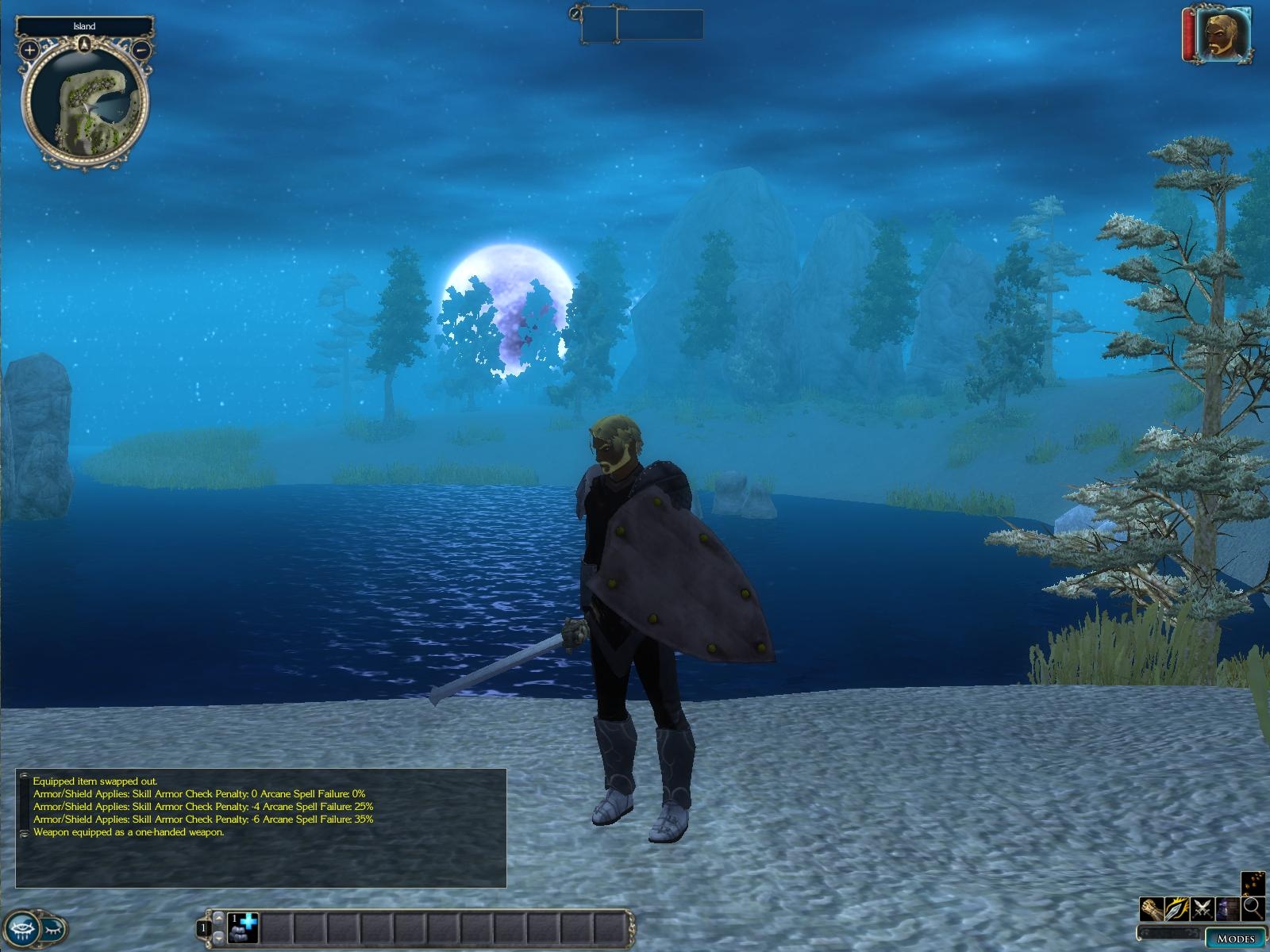Click the golden paw tracks icon
Screen dimensions: 1270x952
click(x=1253, y=883)
